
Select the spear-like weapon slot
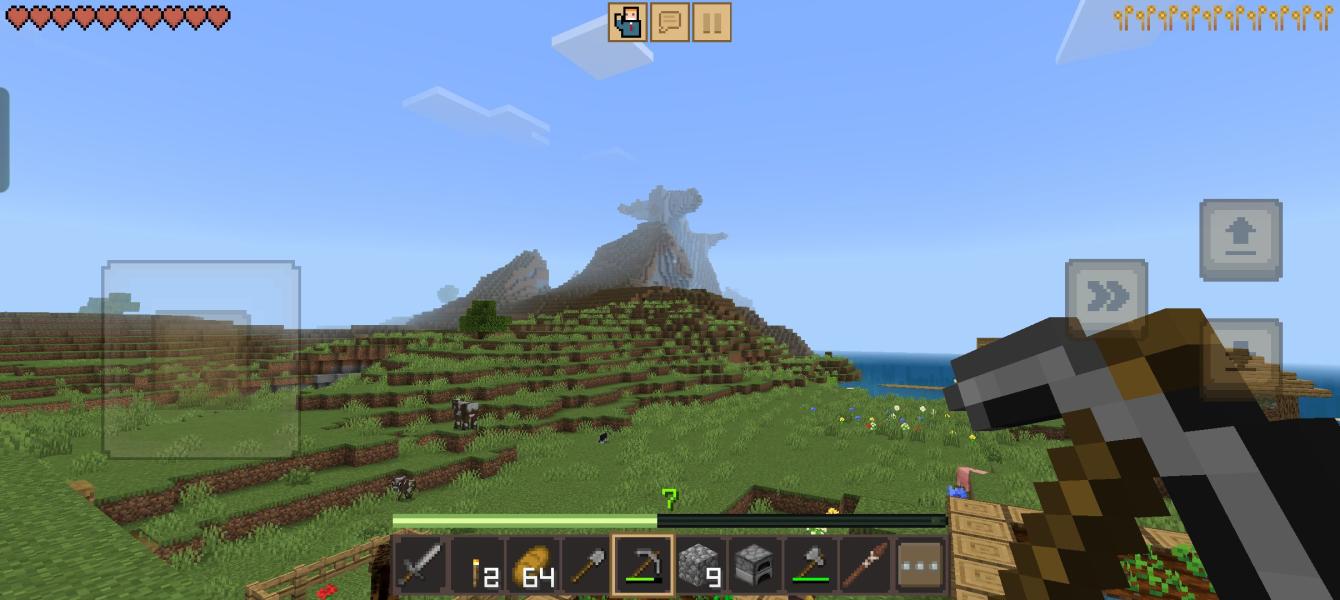(865, 566)
